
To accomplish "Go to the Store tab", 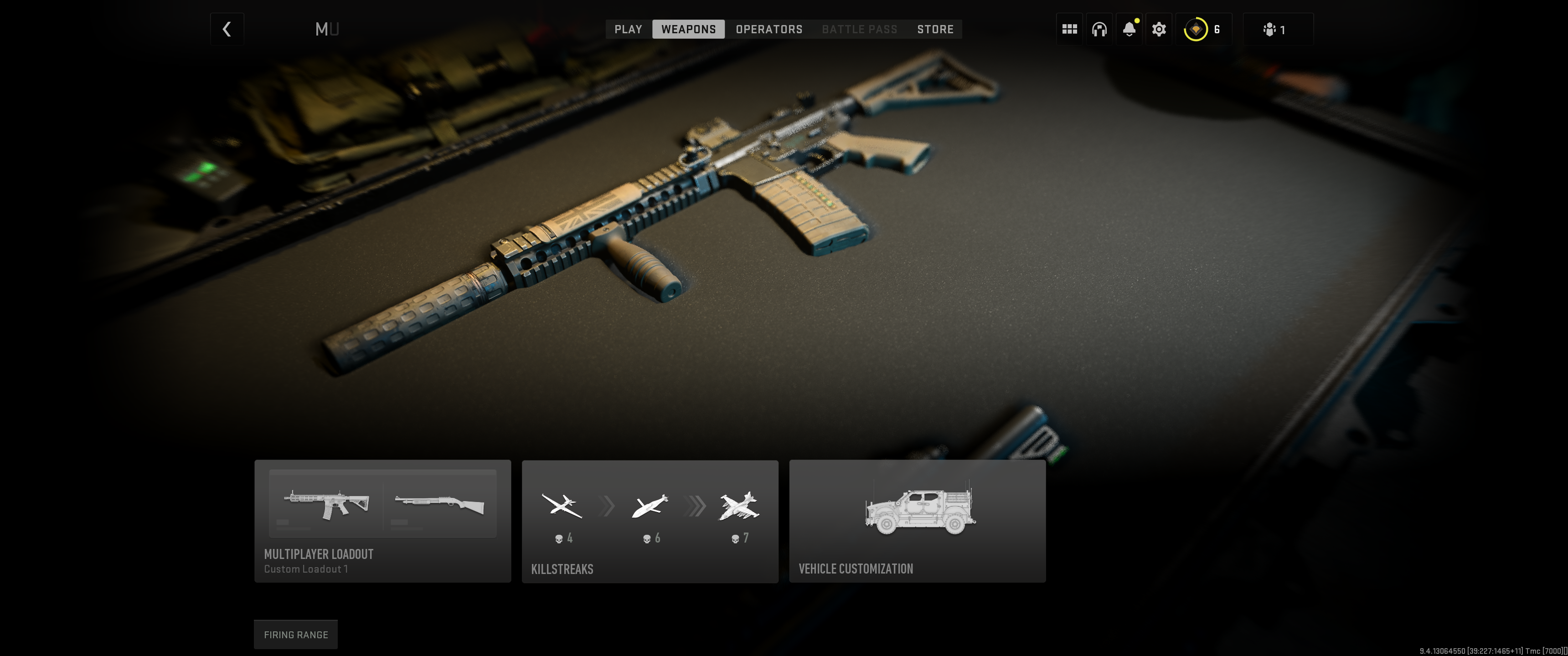I will pyautogui.click(x=935, y=29).
